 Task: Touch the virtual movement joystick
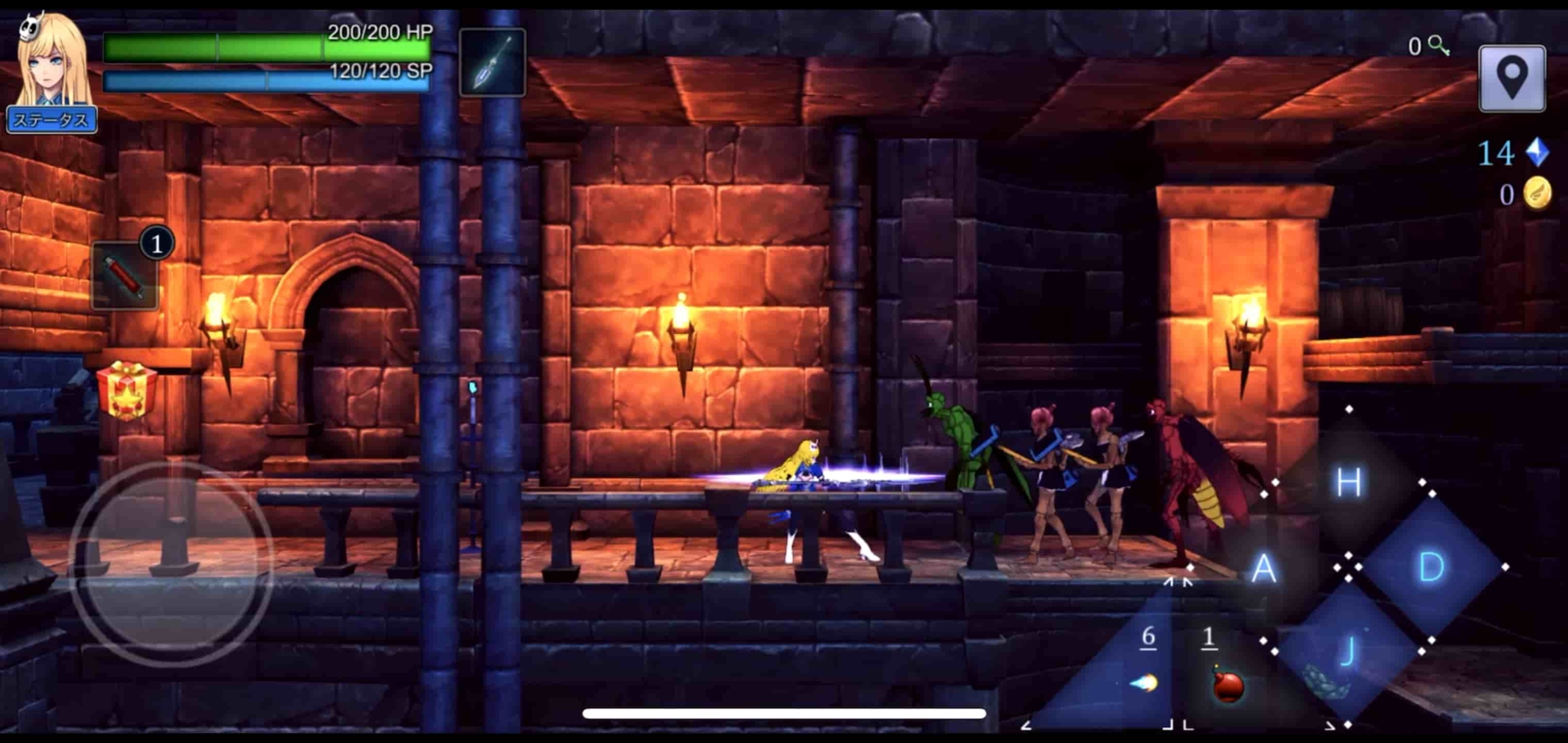pyautogui.click(x=171, y=565)
